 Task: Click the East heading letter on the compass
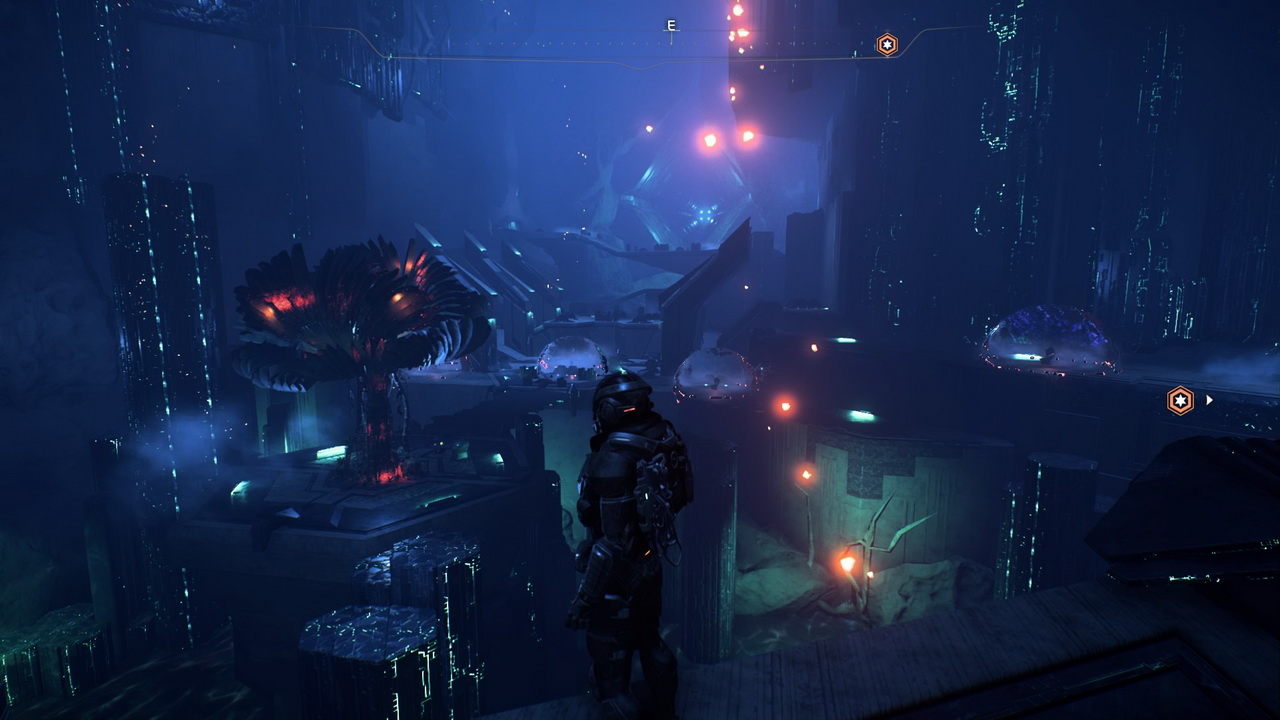pos(671,26)
